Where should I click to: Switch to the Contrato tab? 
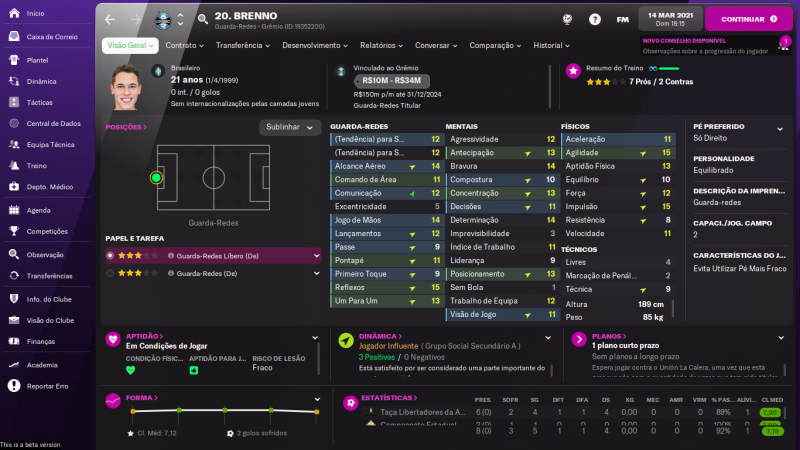pos(184,45)
